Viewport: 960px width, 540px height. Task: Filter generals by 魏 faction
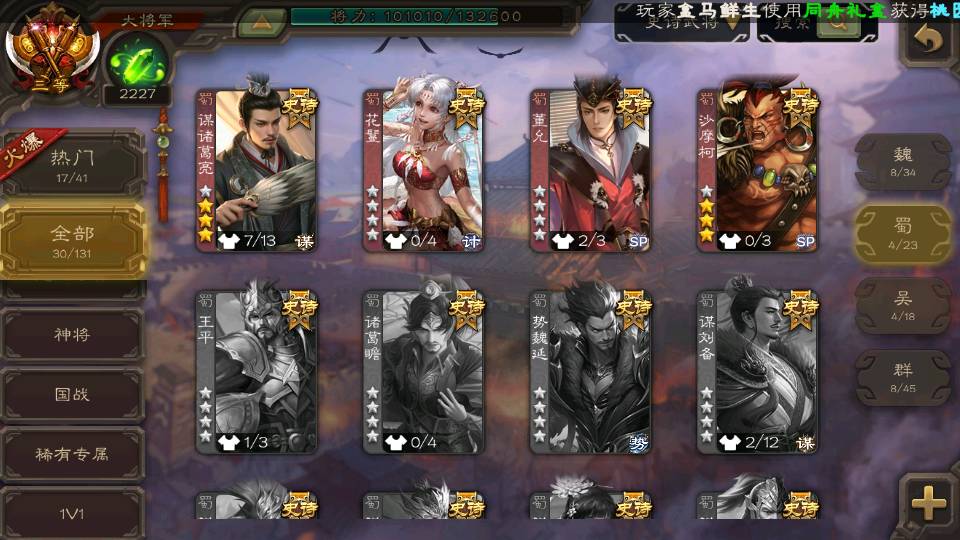903,160
